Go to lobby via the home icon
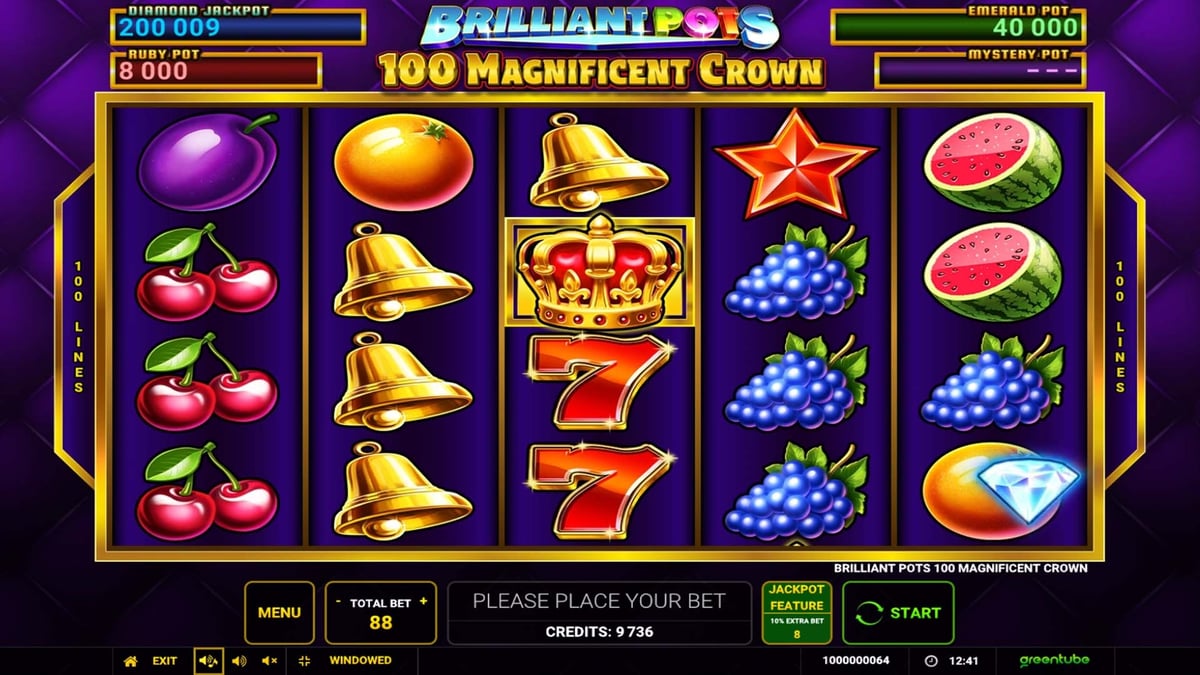Image resolution: width=1200 pixels, height=675 pixels. click(x=130, y=661)
